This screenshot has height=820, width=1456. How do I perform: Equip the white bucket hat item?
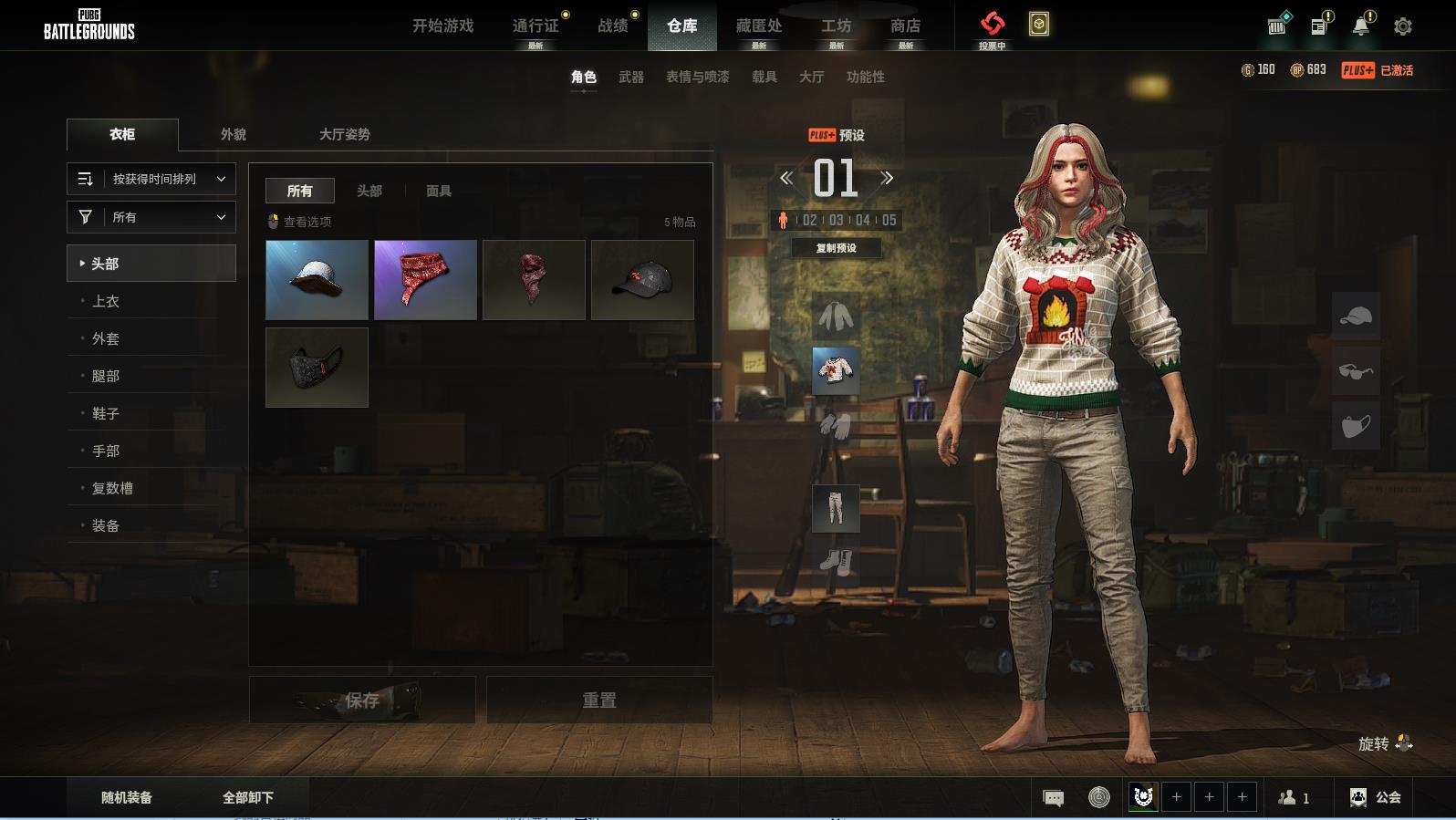[x=317, y=280]
